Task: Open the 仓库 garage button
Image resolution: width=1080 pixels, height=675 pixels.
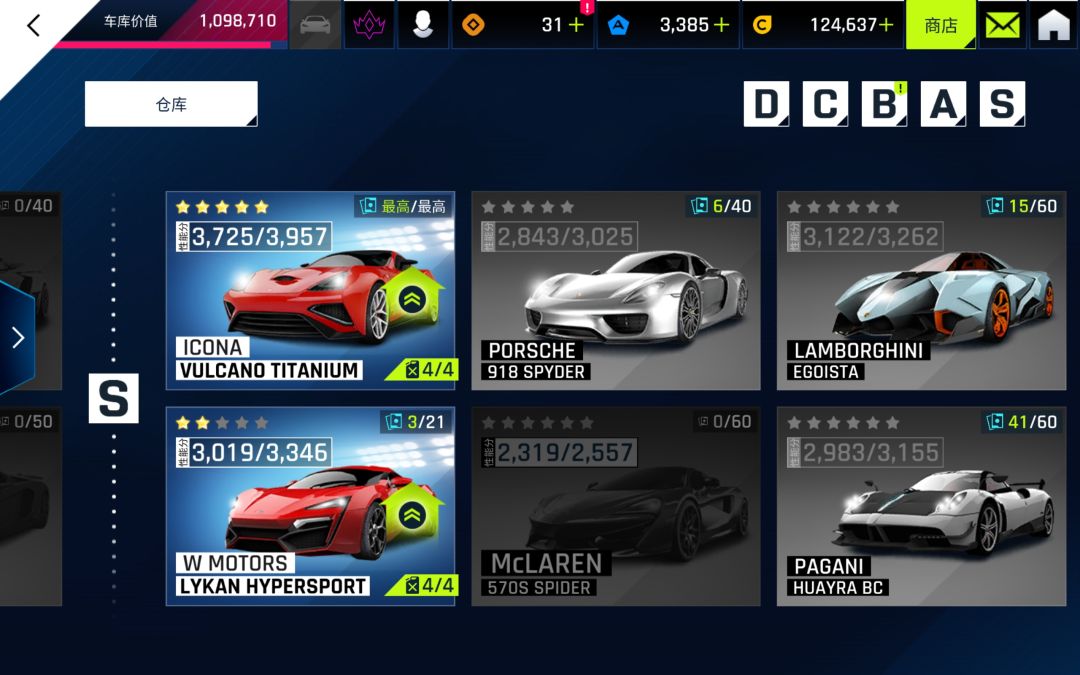Action: [171, 104]
